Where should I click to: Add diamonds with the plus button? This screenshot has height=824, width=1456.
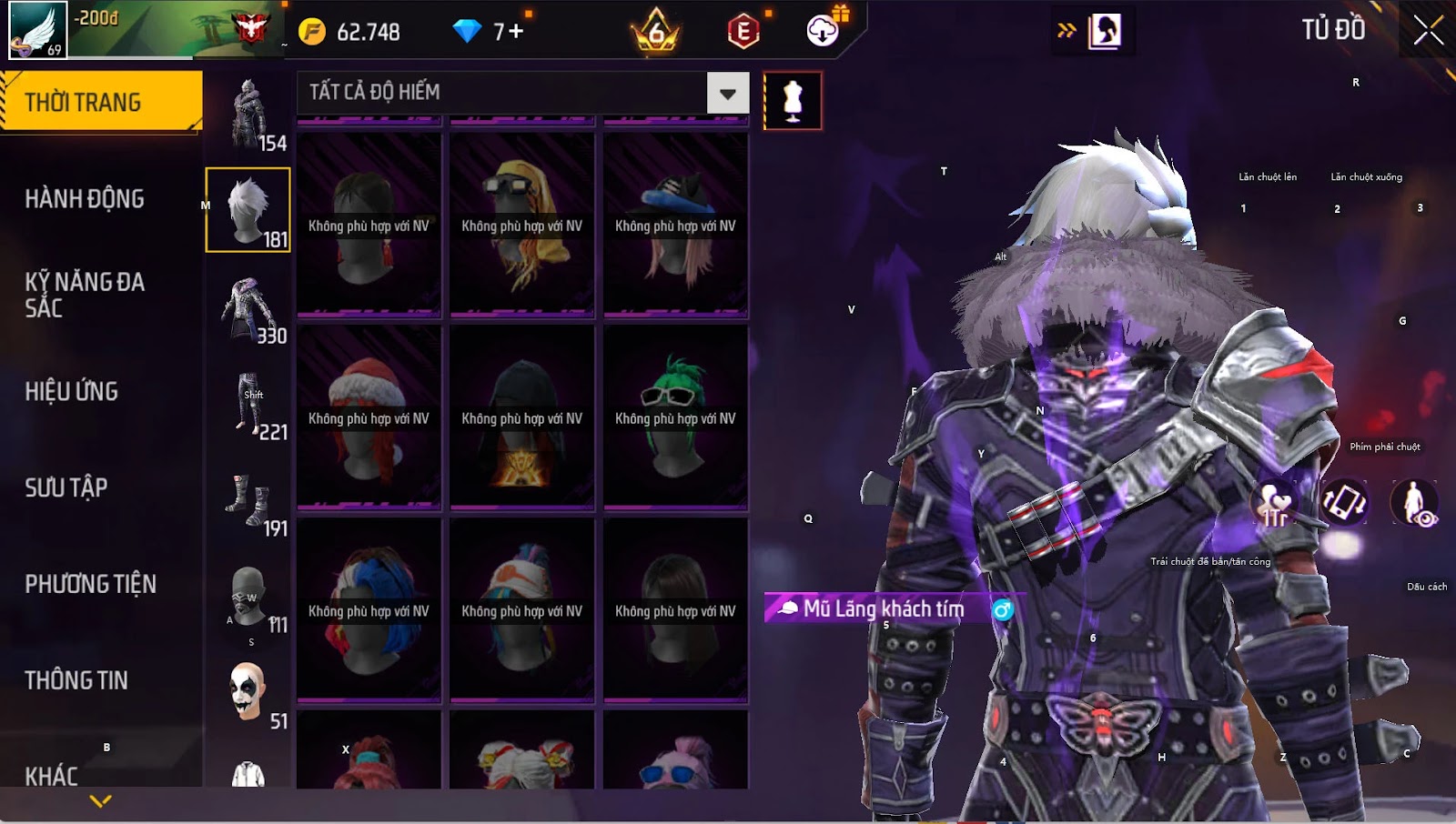point(516,32)
